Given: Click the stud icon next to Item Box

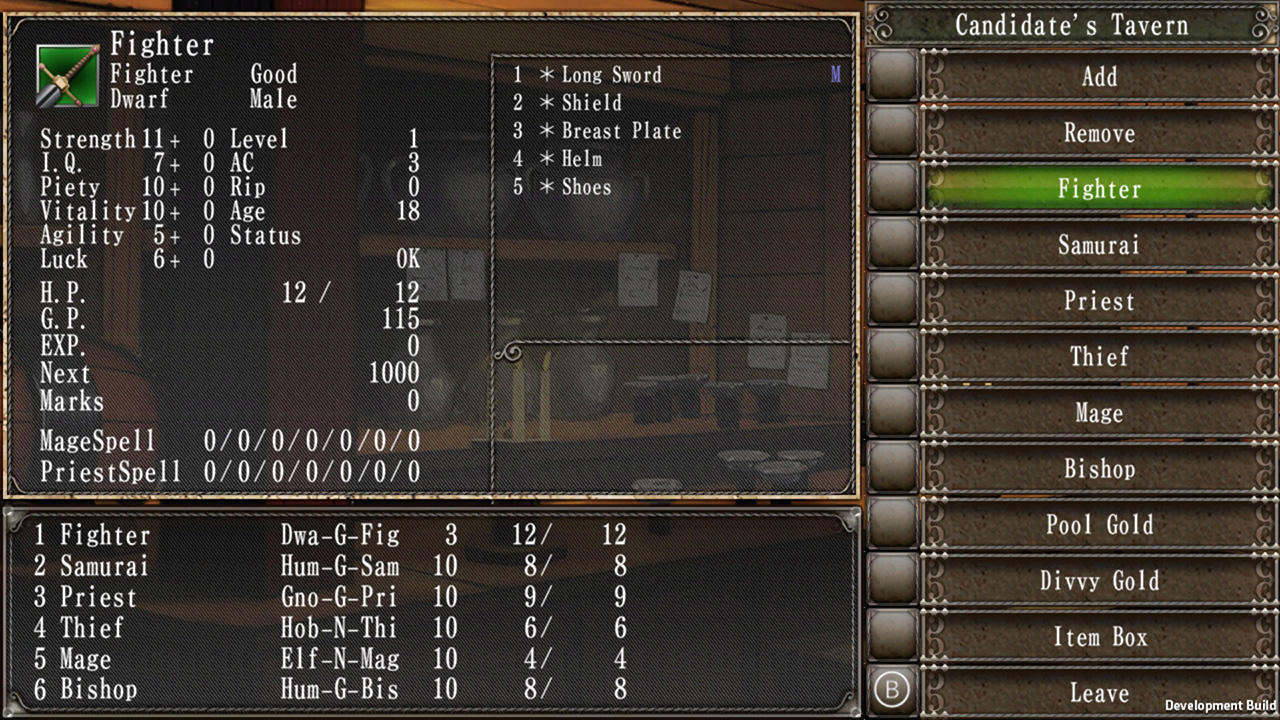Looking at the screenshot, I should coord(892,637).
